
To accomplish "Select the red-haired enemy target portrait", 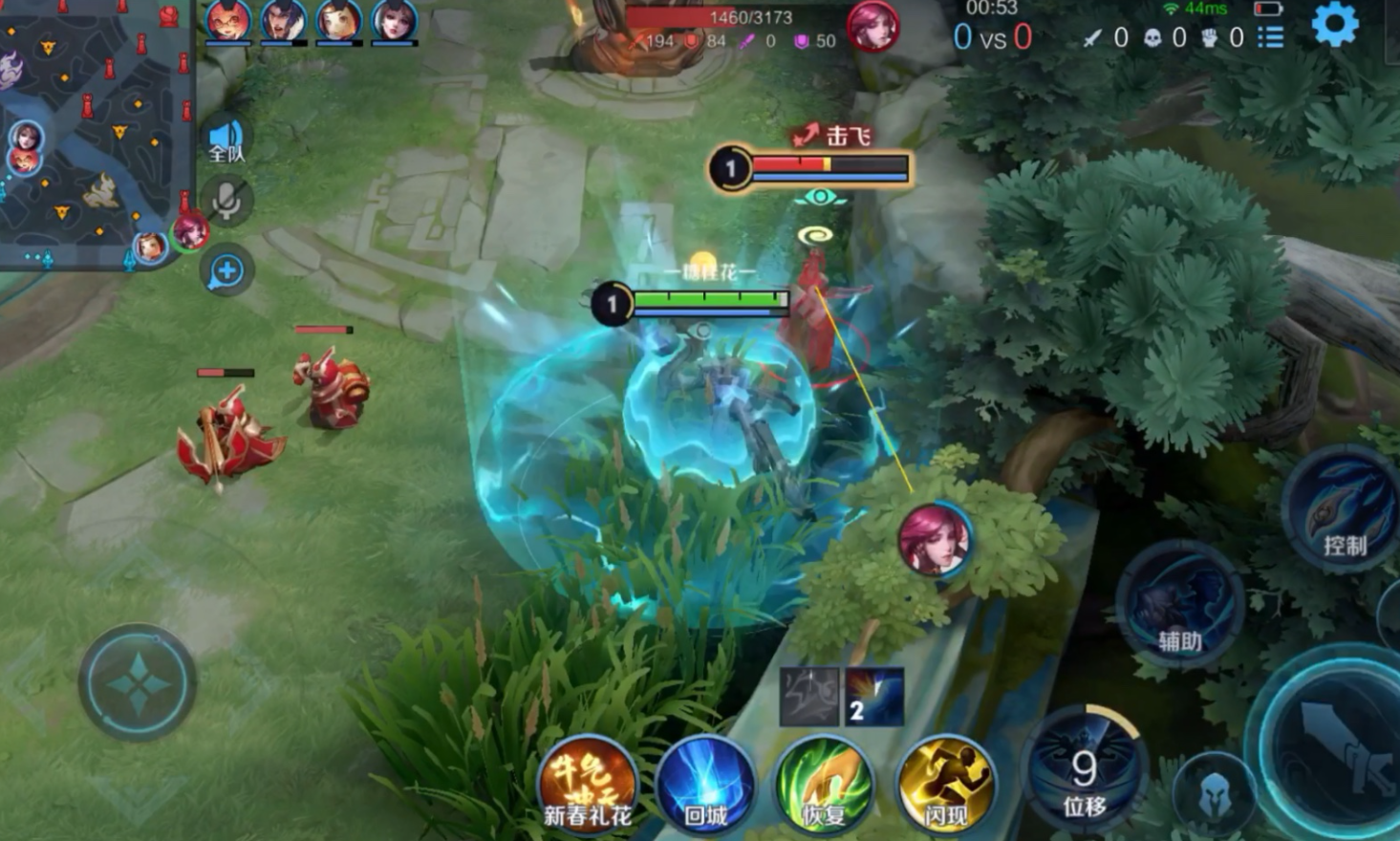I will click(935, 540).
